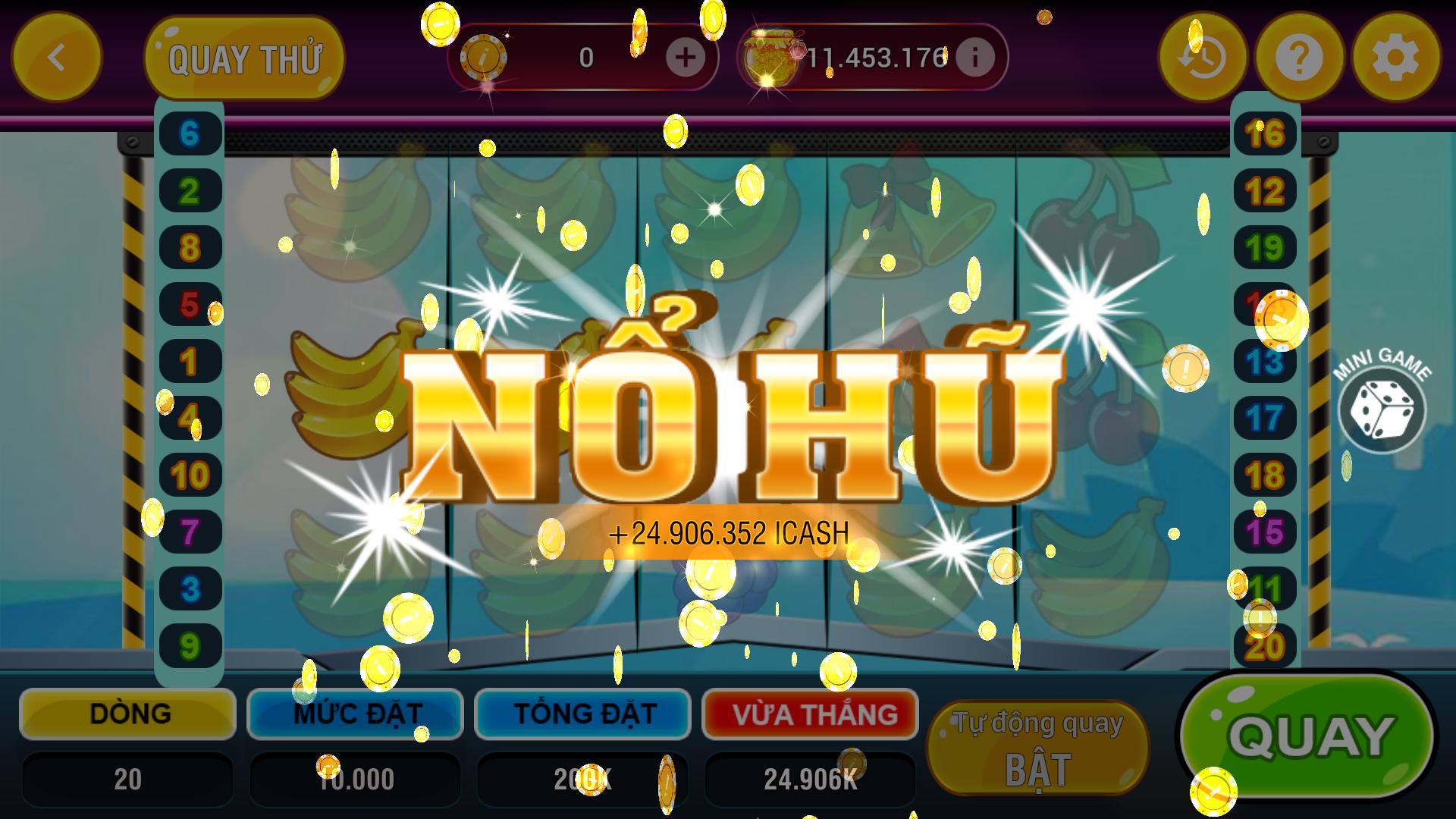Select the QUAY THỬ trial mode

pos(245,55)
